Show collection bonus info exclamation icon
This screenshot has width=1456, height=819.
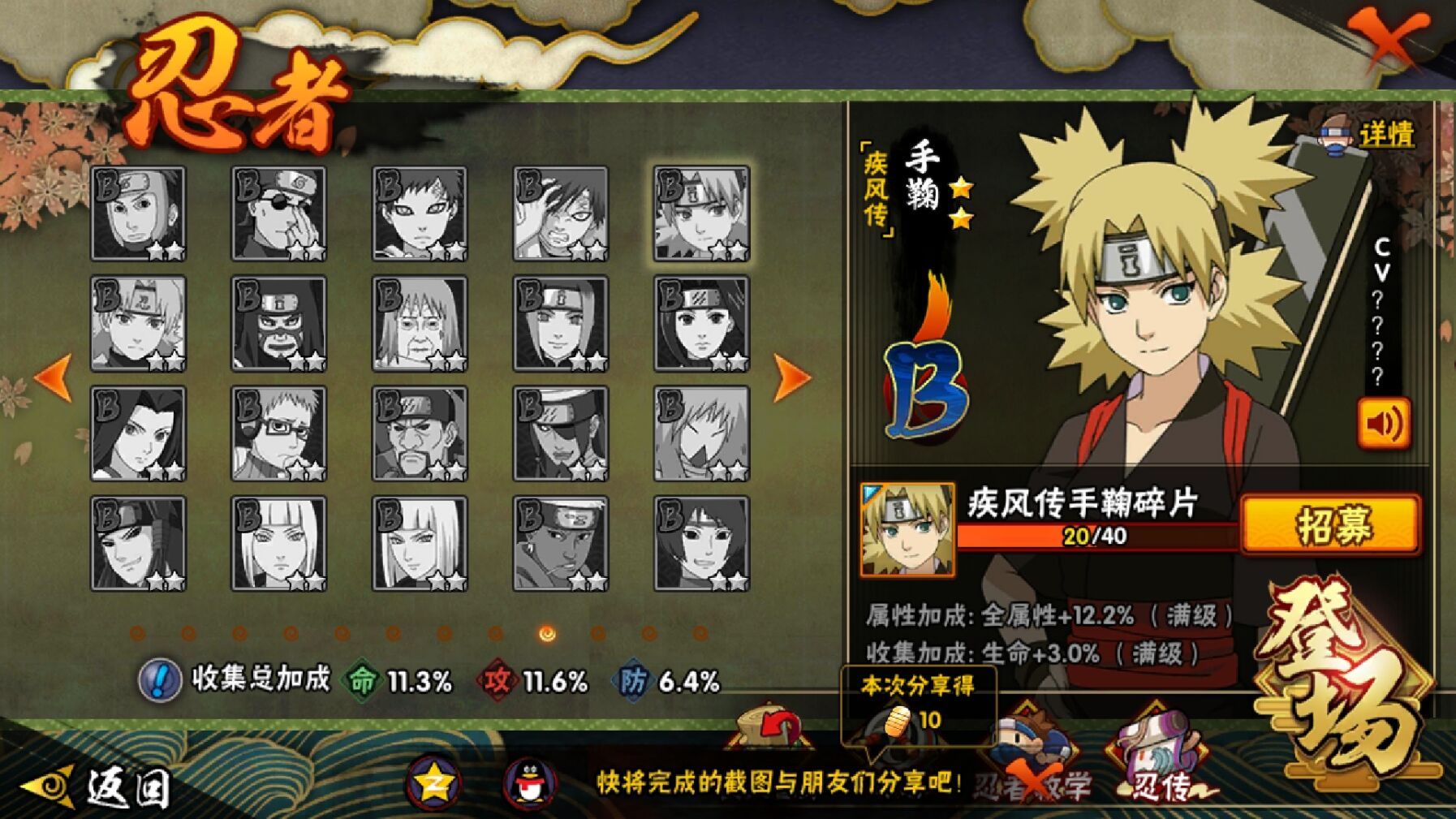click(x=159, y=679)
